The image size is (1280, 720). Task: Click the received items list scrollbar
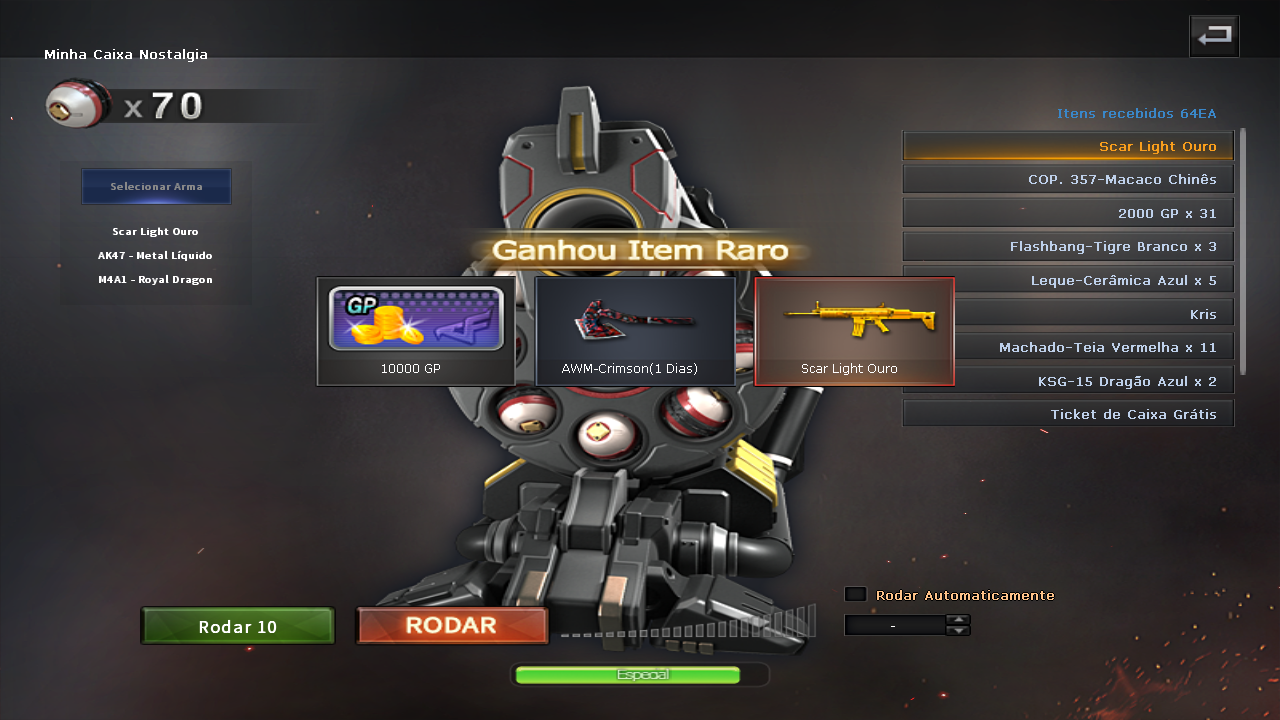pos(1243,250)
